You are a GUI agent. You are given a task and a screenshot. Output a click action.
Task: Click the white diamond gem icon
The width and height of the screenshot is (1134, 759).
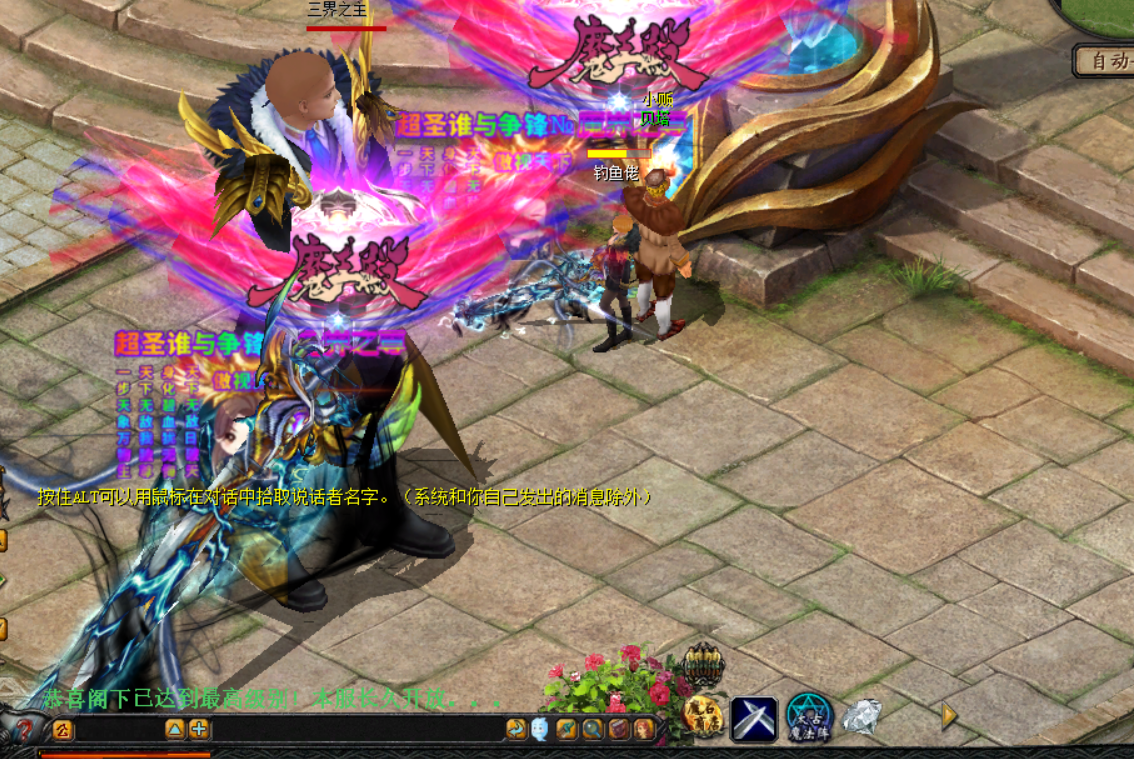pyautogui.click(x=860, y=716)
